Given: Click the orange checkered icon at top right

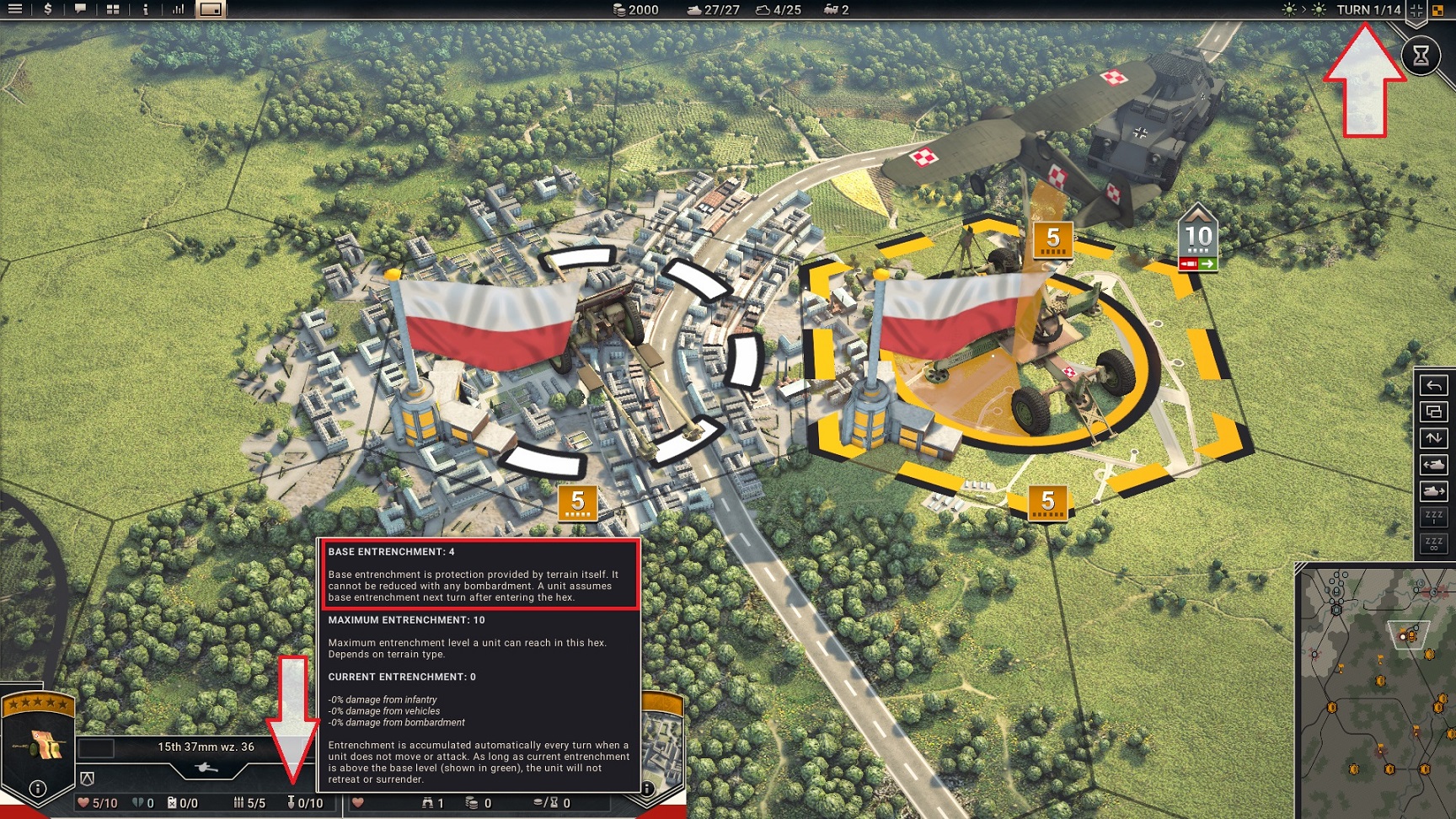Looking at the screenshot, I should (1437, 10).
